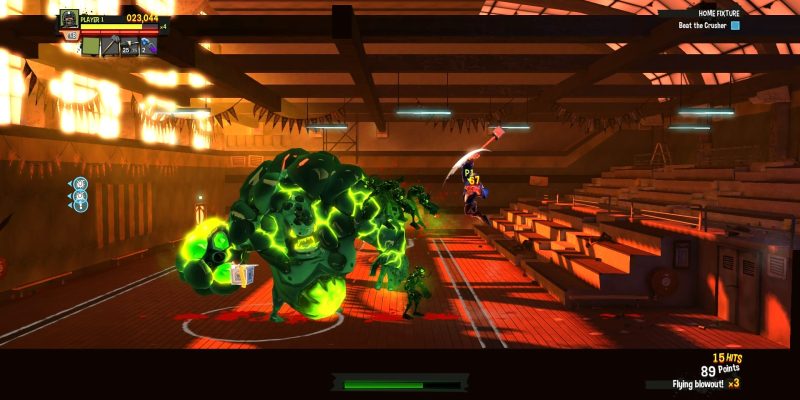This screenshot has width=800, height=400.
Task: Pick the blue item slot showing 2
Action: [148, 45]
